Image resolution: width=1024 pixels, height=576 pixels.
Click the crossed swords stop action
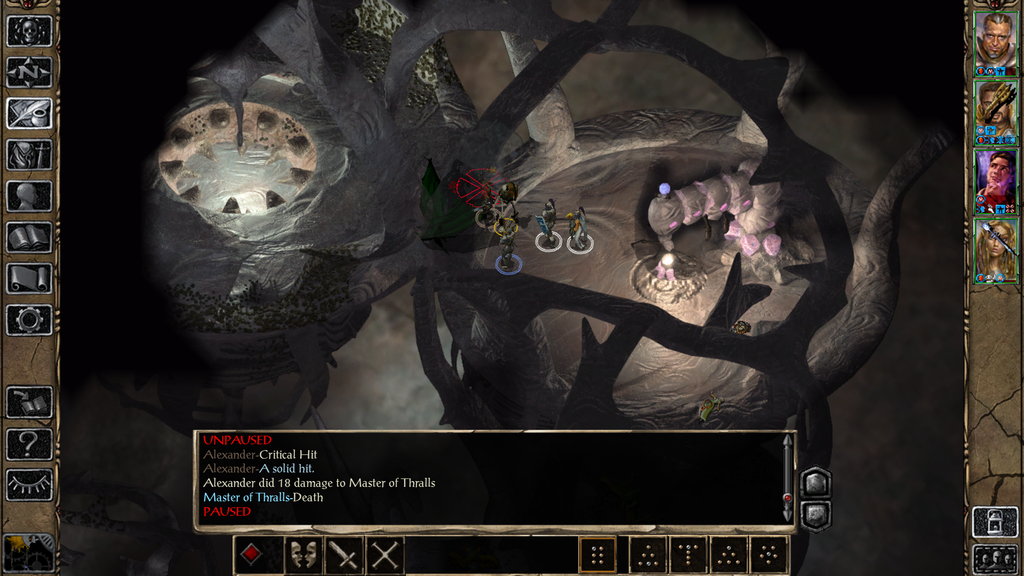pyautogui.click(x=386, y=555)
